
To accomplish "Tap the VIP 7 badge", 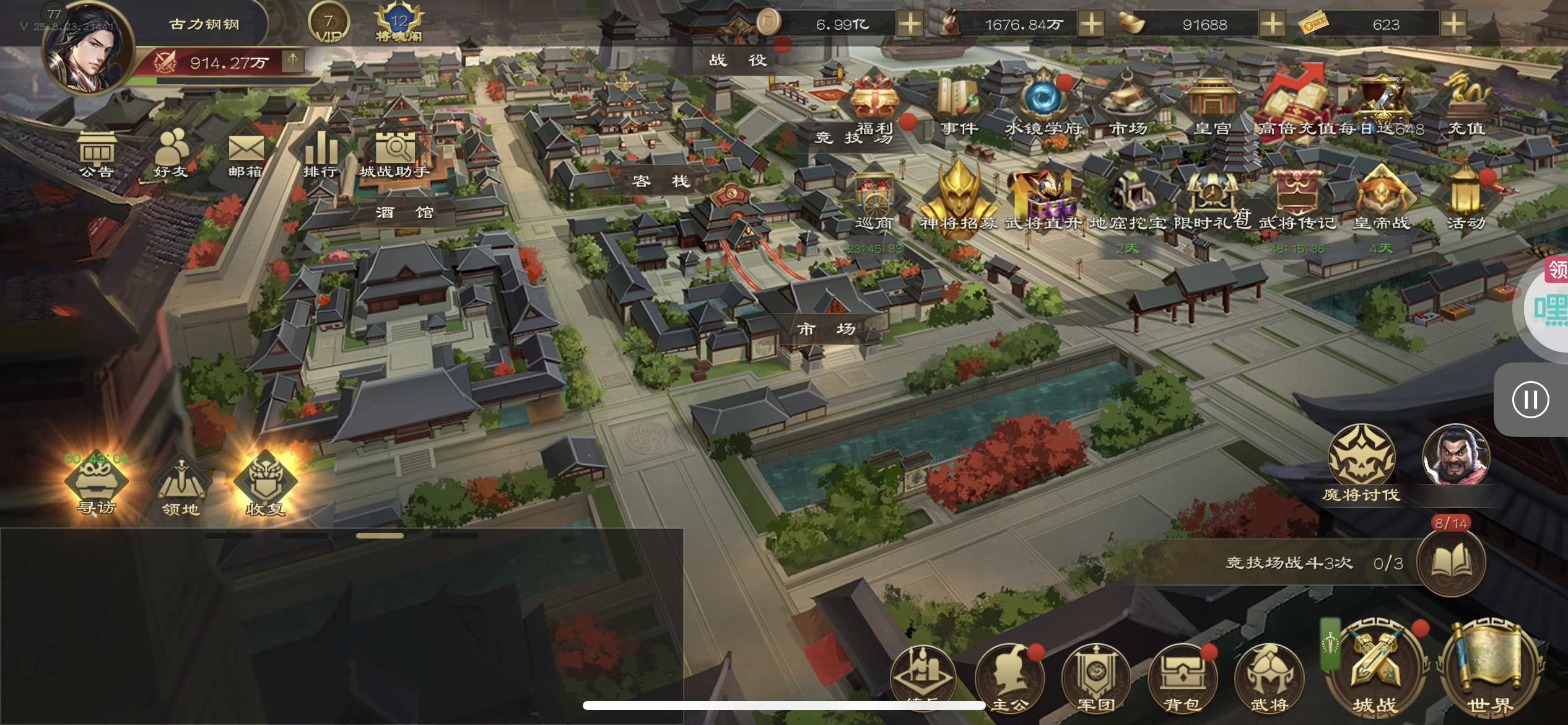I will [328, 24].
